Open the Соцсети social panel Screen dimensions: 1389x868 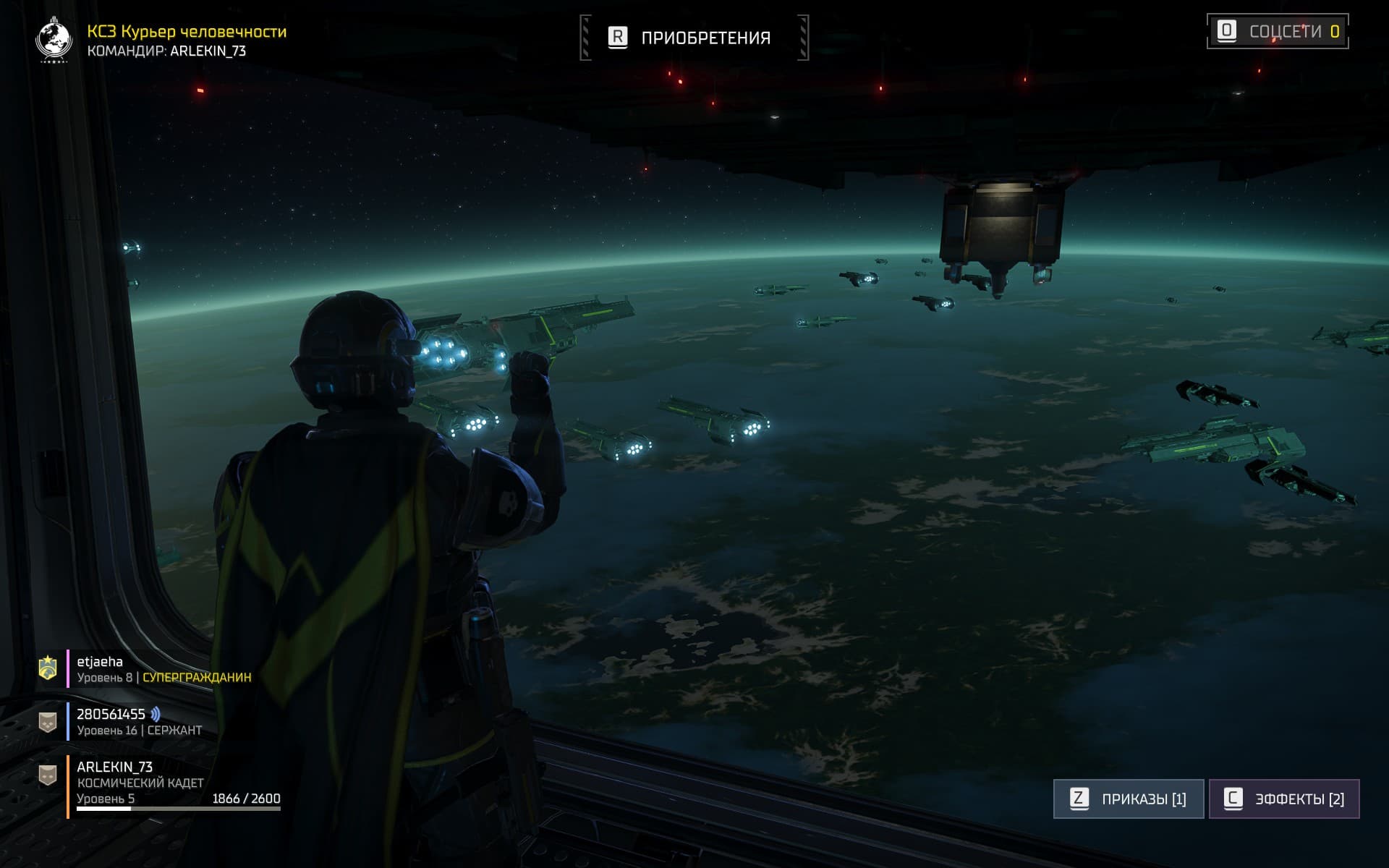pyautogui.click(x=1278, y=32)
